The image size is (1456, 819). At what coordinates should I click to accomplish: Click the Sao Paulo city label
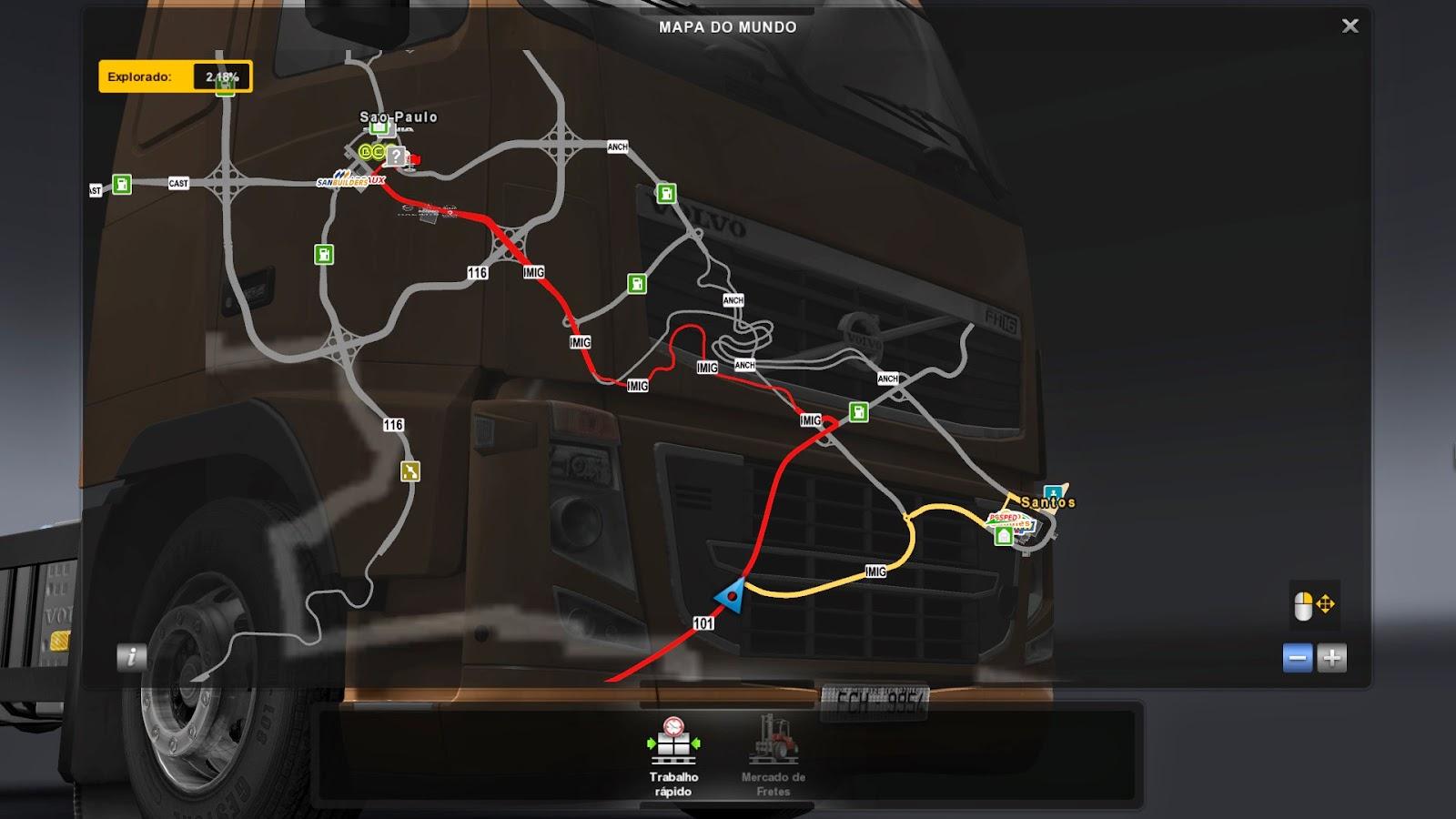[x=399, y=117]
